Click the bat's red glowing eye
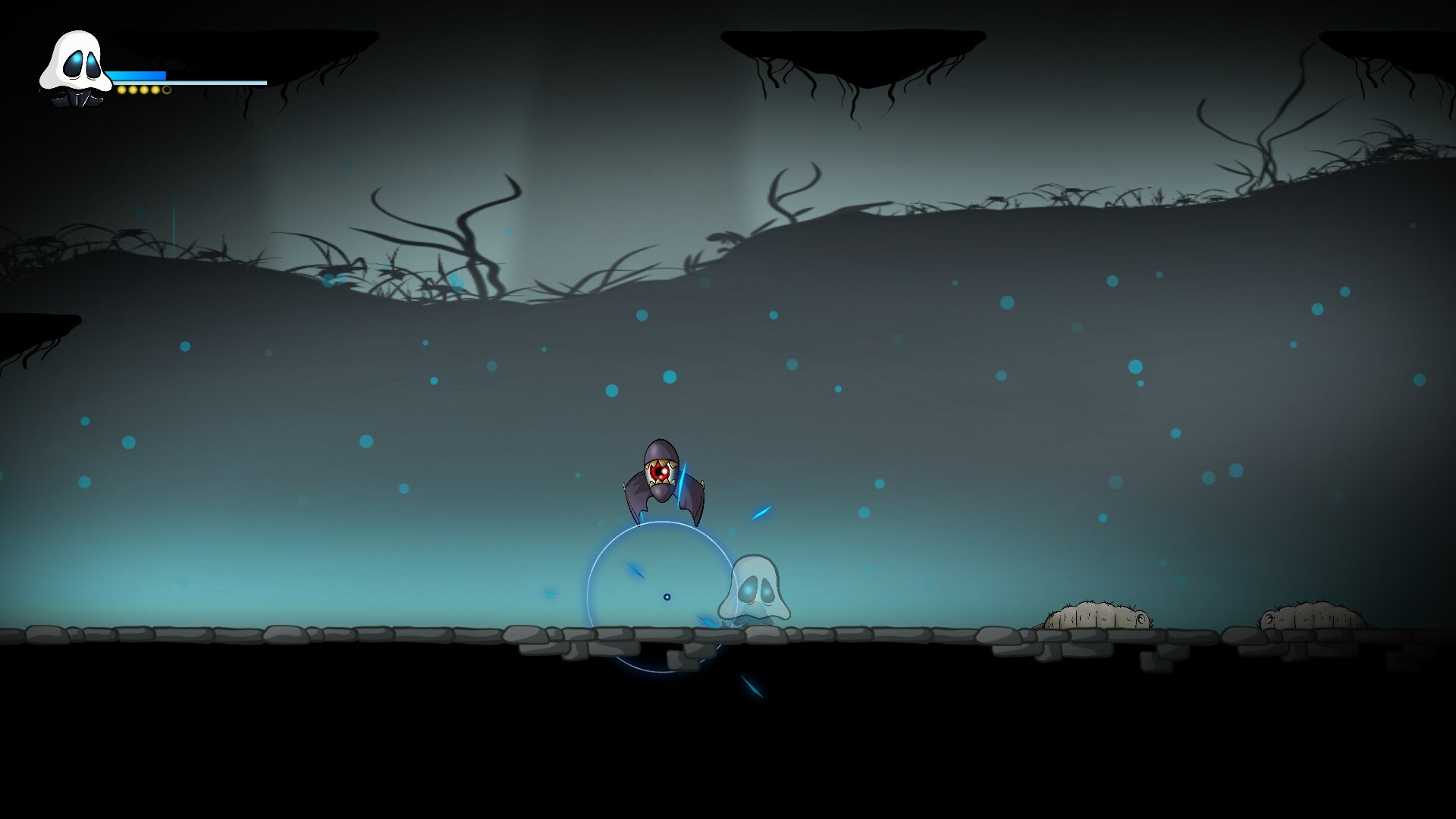Image resolution: width=1456 pixels, height=819 pixels. [661, 472]
